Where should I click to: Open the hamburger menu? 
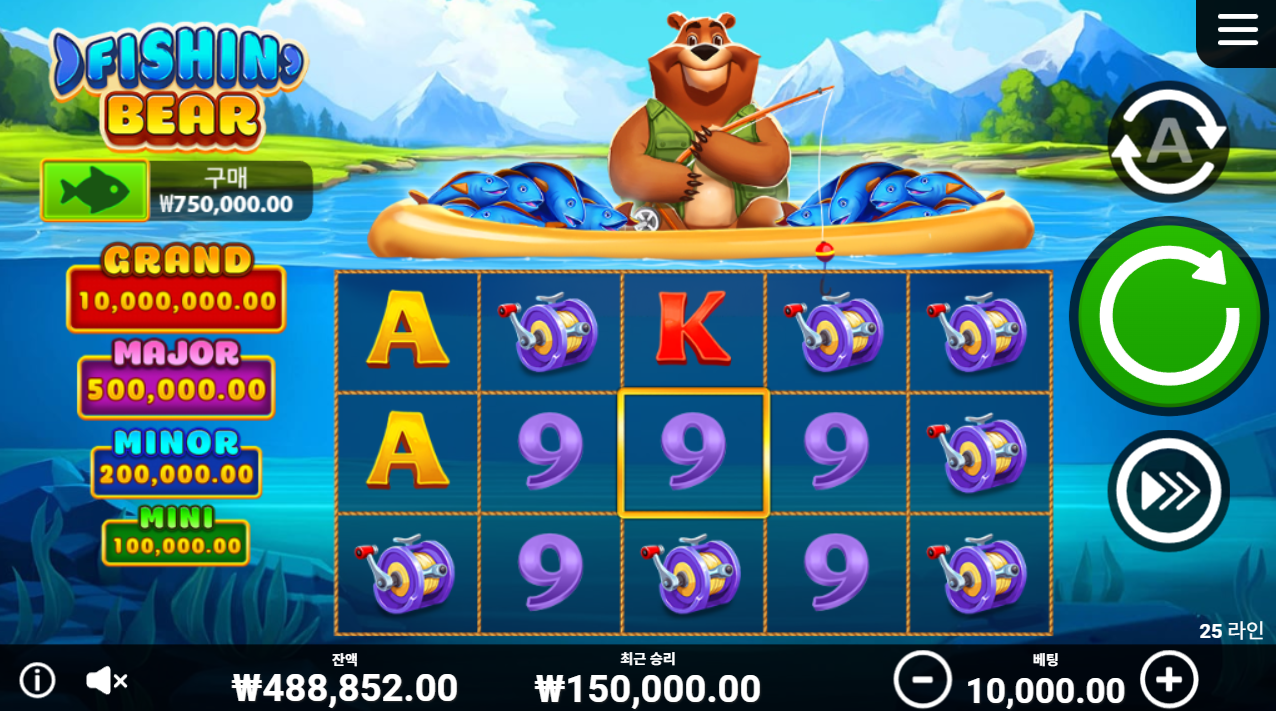click(x=1237, y=30)
